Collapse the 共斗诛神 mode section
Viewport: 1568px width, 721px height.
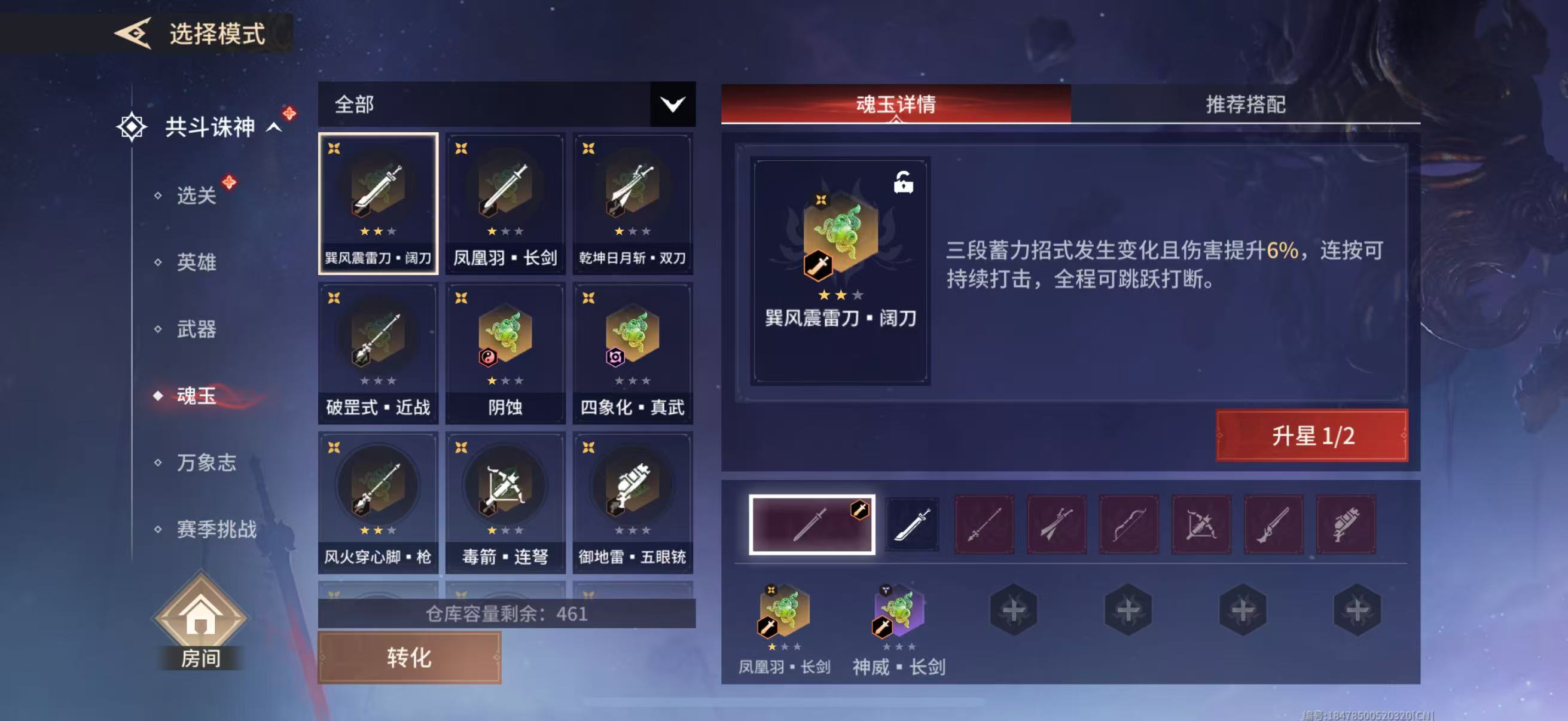pyautogui.click(x=274, y=127)
